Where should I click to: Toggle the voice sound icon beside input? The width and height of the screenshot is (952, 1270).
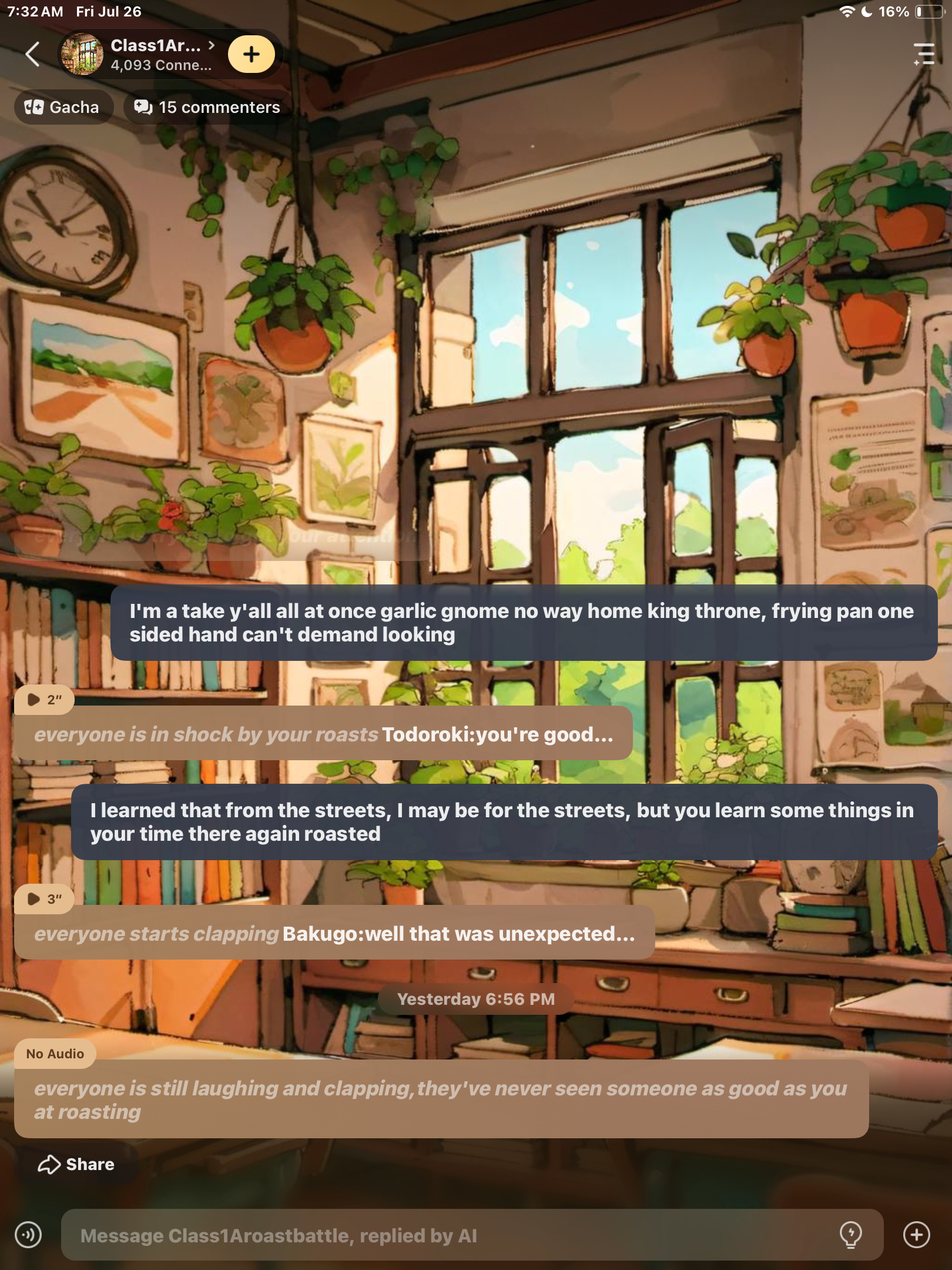[x=28, y=1235]
